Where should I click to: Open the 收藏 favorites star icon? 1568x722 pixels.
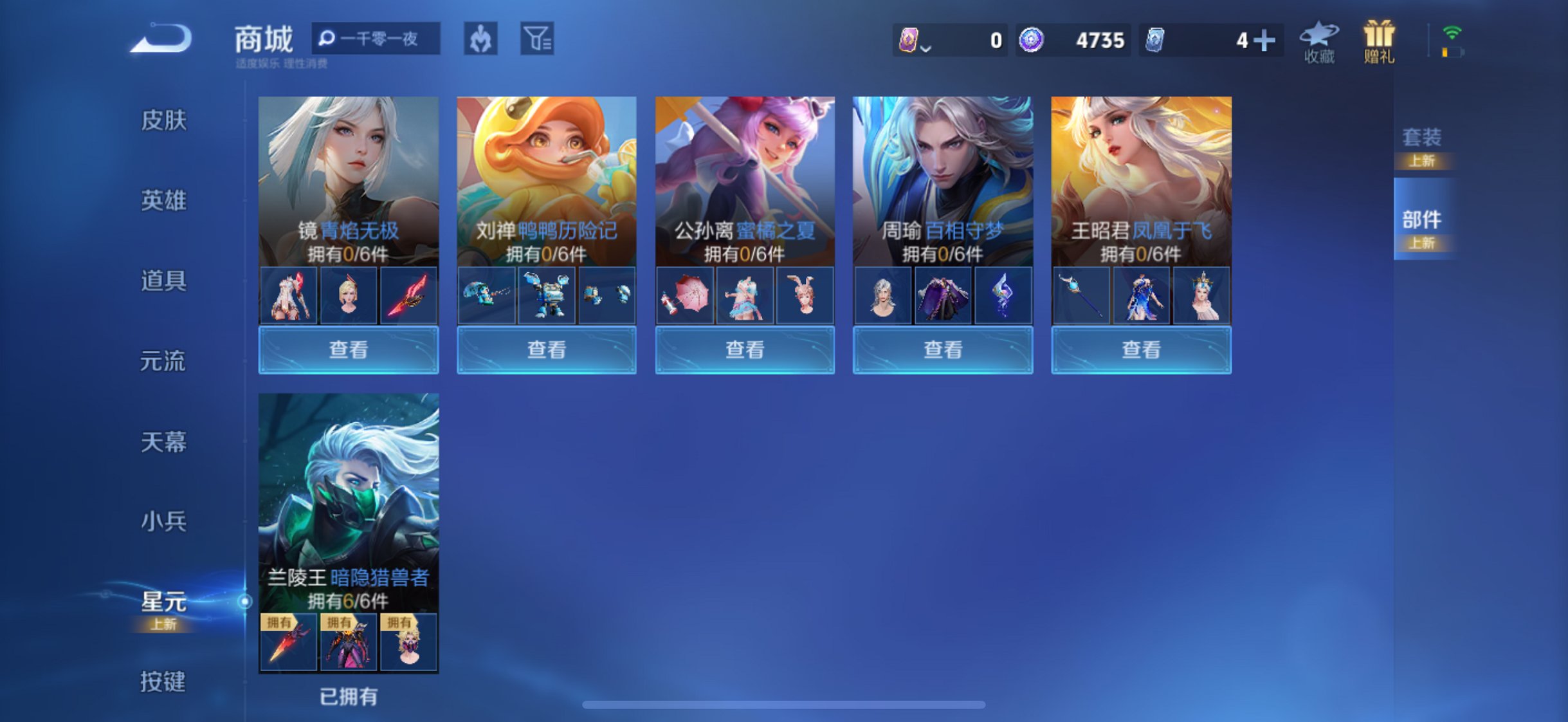coord(1319,40)
